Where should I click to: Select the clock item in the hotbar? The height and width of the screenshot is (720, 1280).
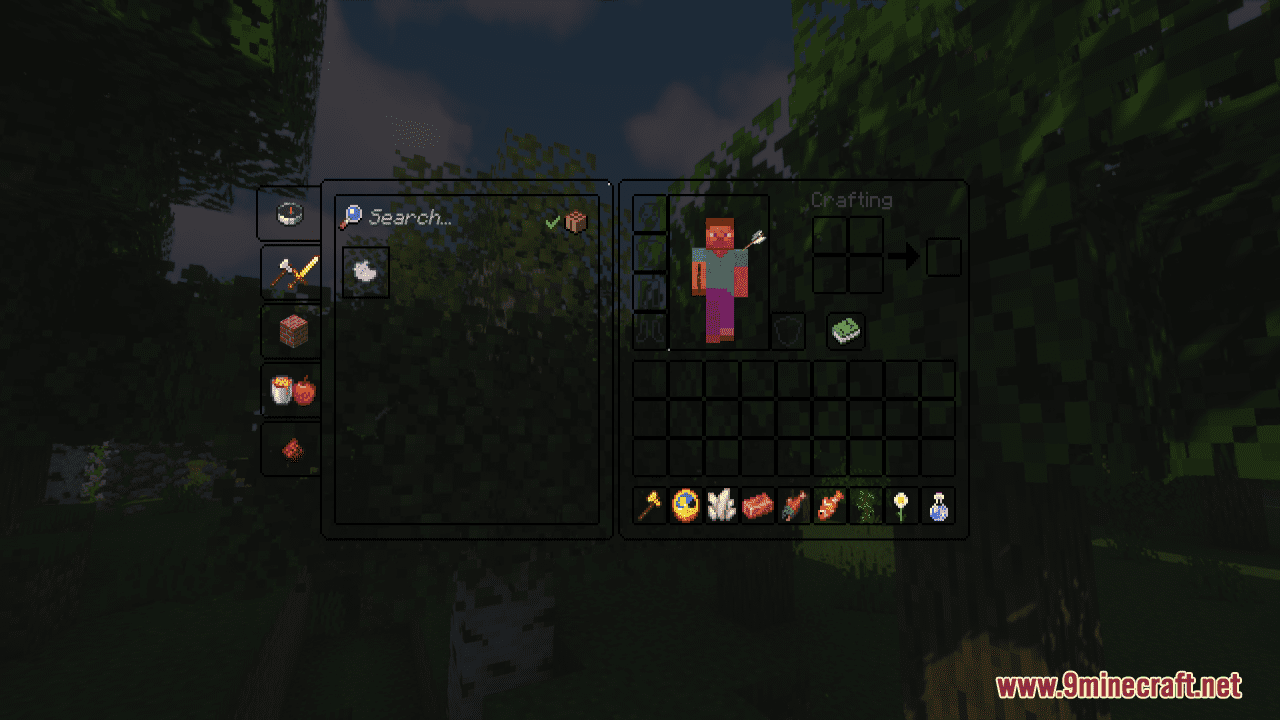coord(685,507)
